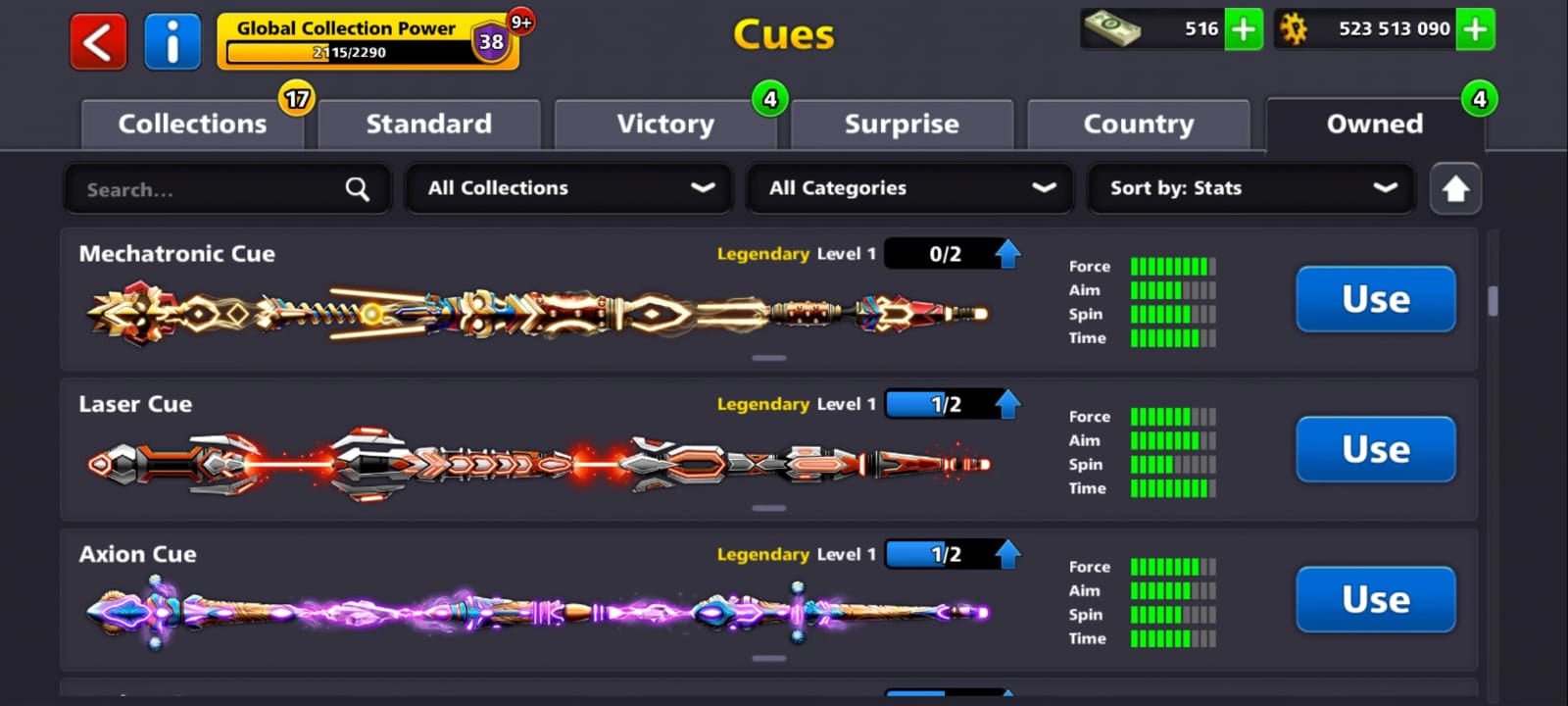
Task: Click the upload arrow beside Sort by Stats
Action: (1456, 188)
